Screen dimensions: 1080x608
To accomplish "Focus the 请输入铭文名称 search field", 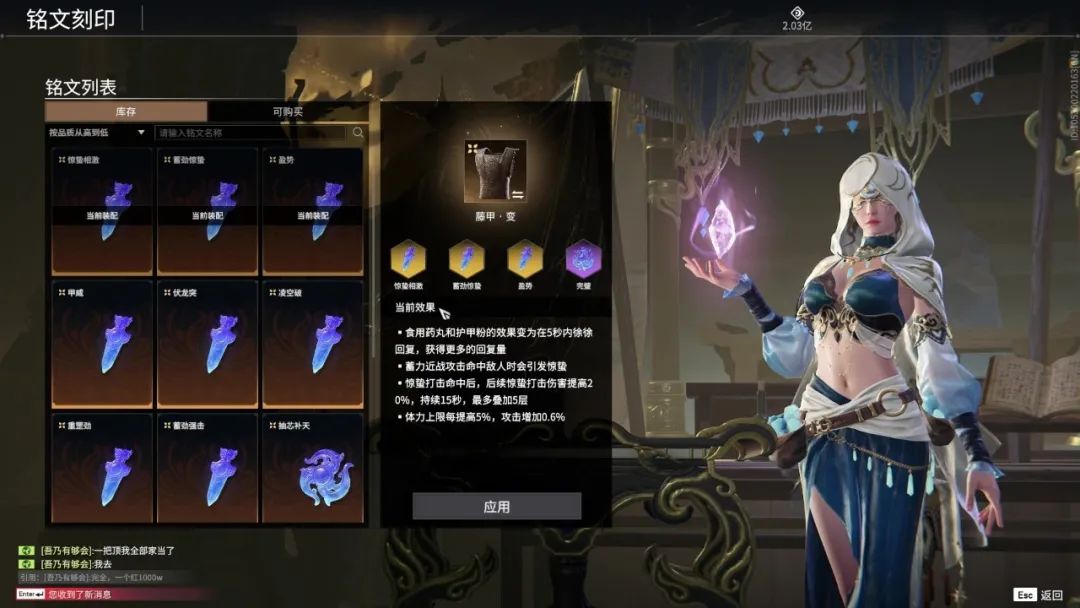I will [x=250, y=132].
